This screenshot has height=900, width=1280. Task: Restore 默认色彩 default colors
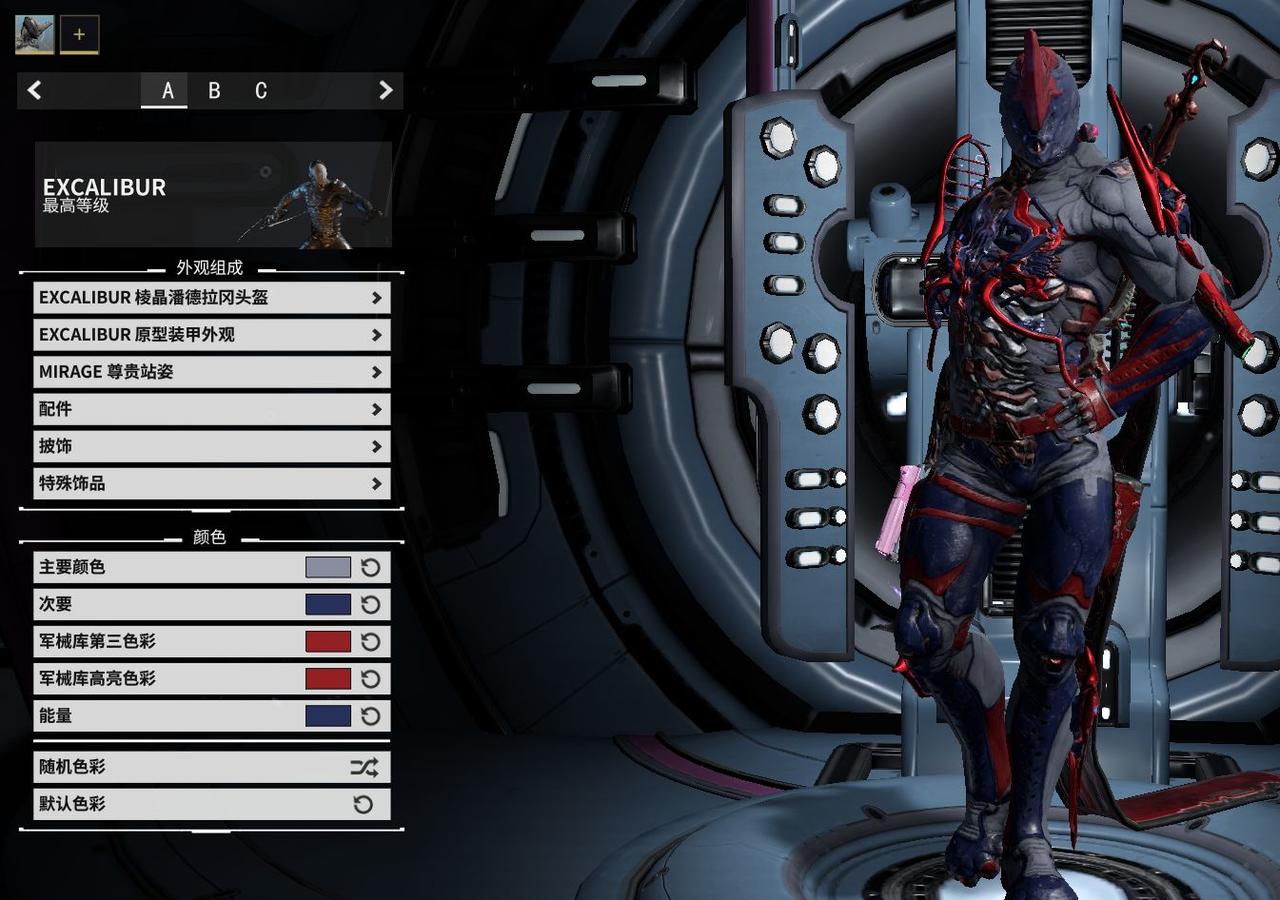click(x=211, y=805)
